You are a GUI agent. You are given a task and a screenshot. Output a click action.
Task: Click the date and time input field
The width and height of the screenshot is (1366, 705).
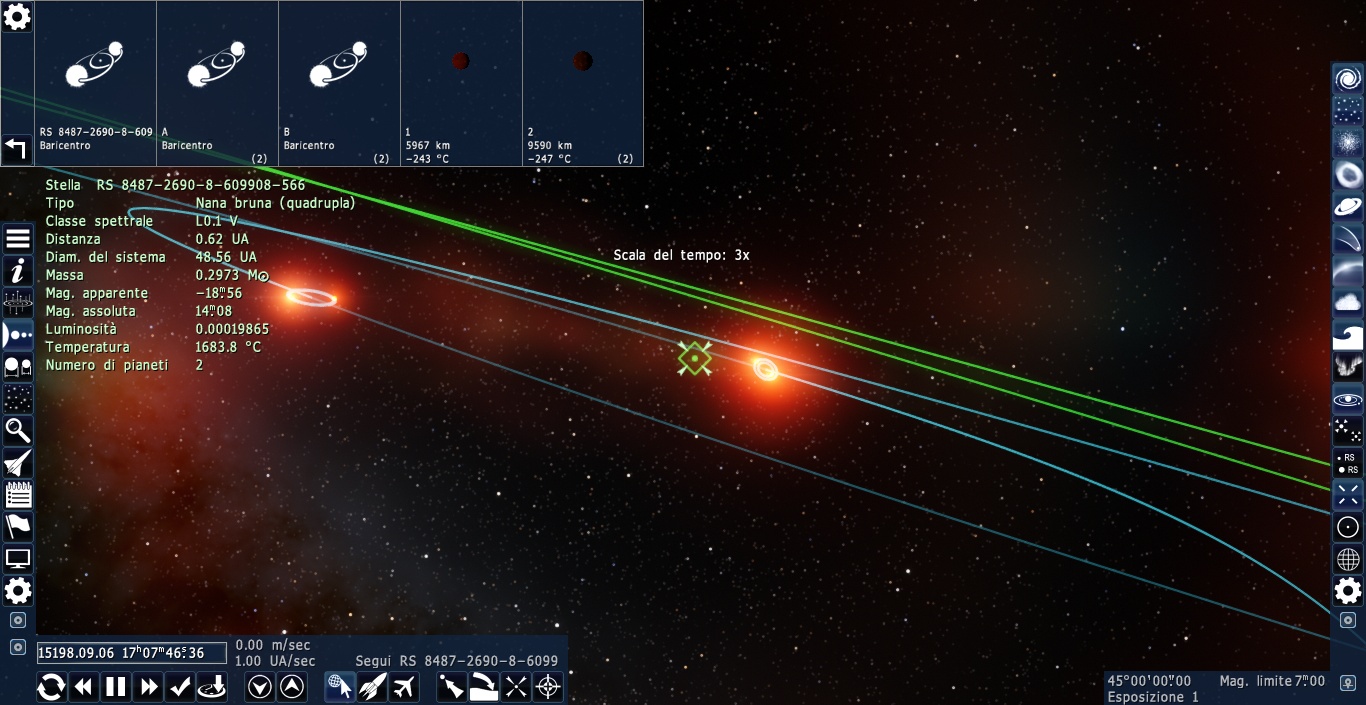click(x=131, y=653)
